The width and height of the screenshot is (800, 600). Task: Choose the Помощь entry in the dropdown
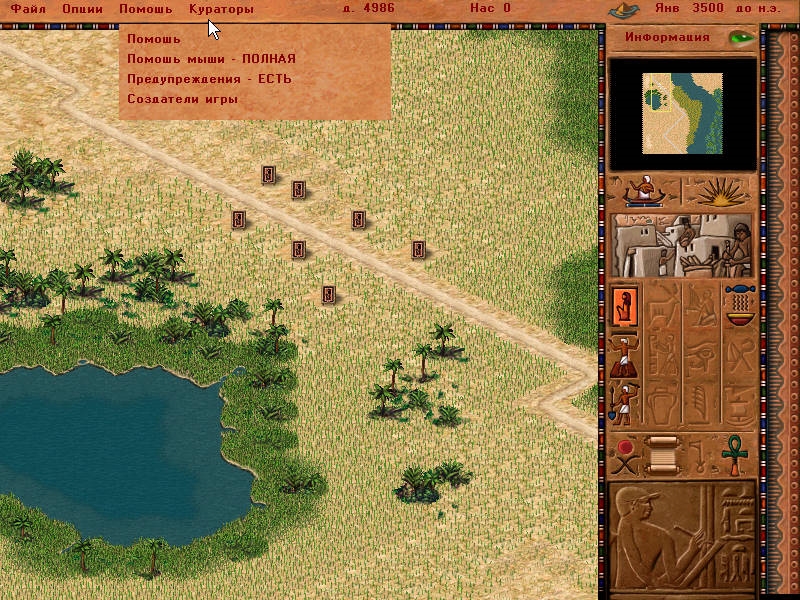pos(154,39)
